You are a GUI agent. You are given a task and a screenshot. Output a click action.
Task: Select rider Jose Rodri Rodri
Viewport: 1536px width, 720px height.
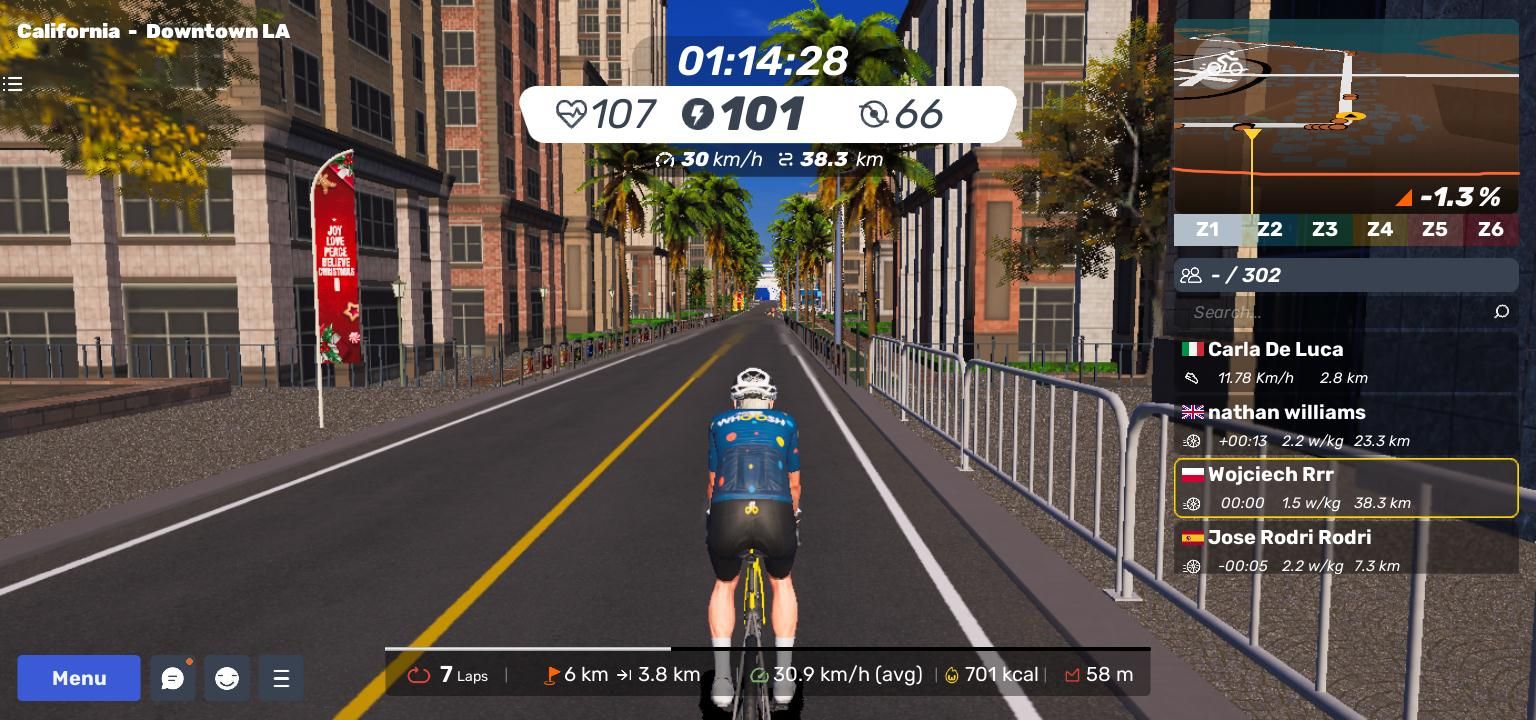coord(1345,550)
